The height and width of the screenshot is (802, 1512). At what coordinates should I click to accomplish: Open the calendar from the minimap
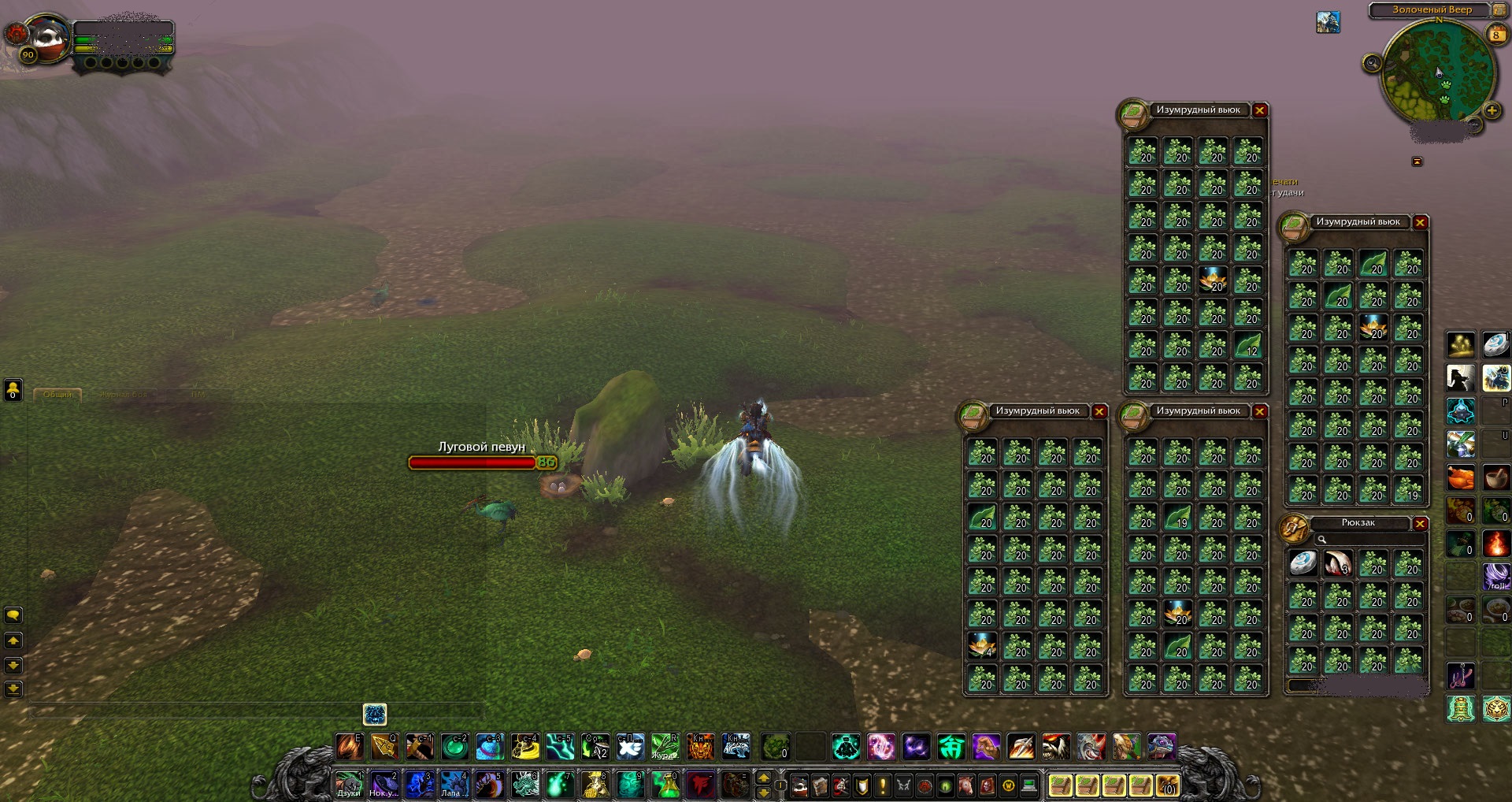pos(1495,34)
